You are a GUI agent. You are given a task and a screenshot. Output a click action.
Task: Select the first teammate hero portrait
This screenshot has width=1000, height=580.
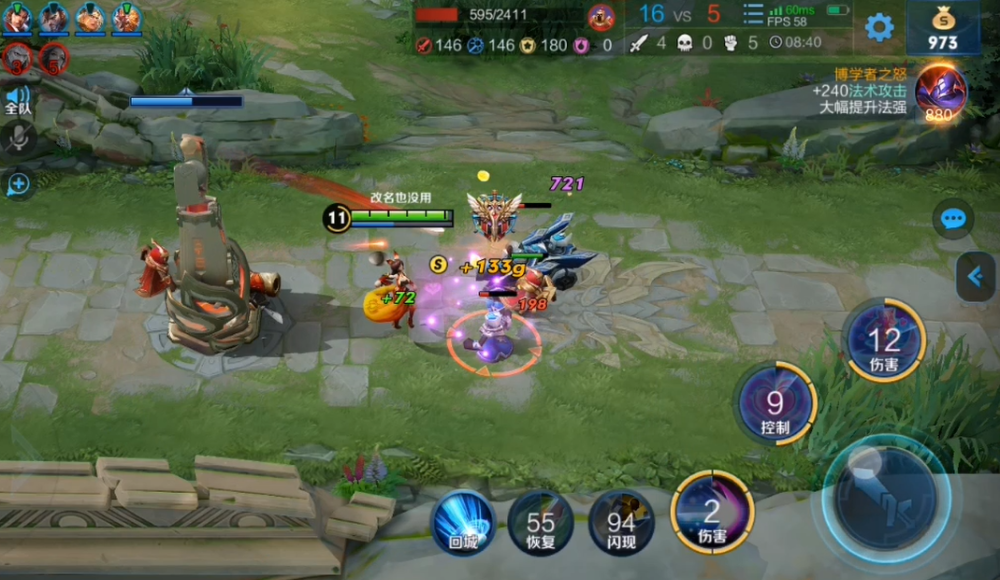tap(17, 17)
